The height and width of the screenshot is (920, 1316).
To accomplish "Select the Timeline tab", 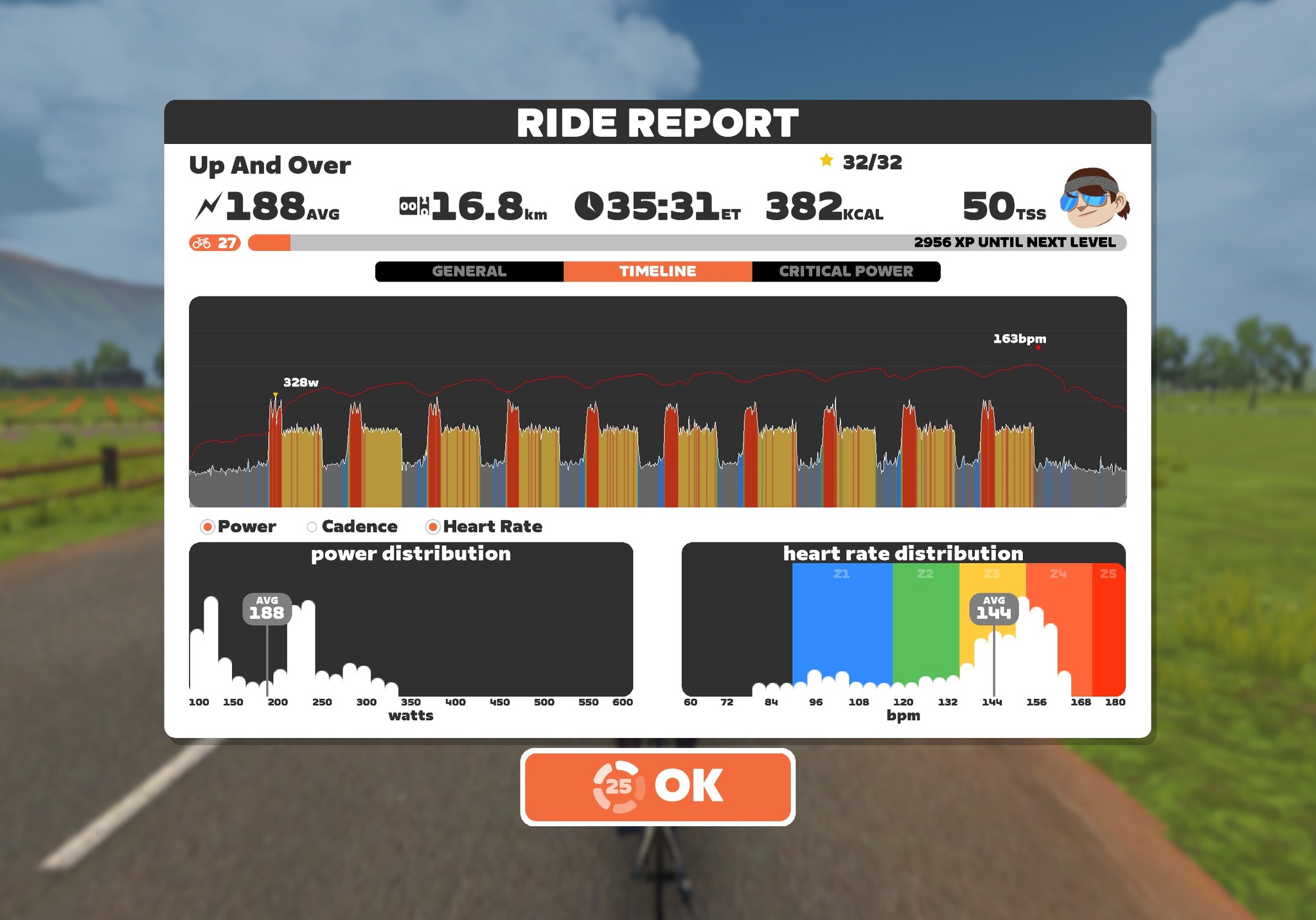I will coord(657,271).
